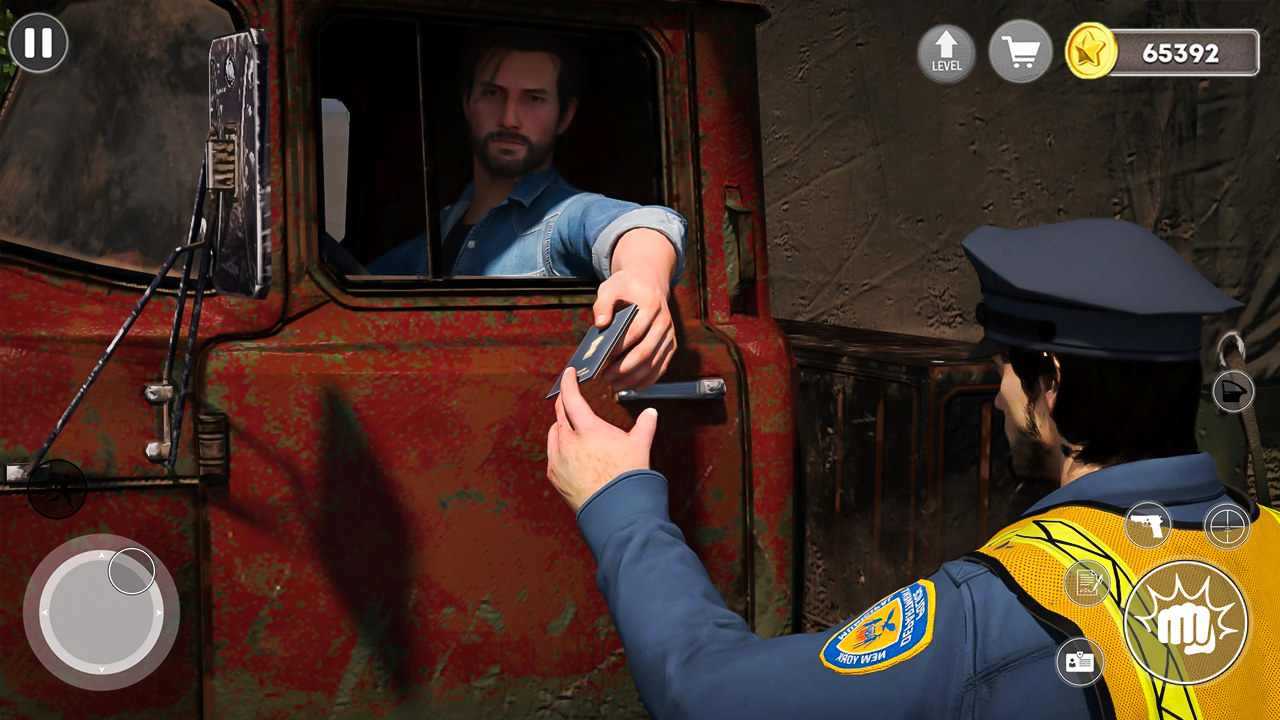
Task: Tap the joystick's down arrow
Action: (x=101, y=668)
